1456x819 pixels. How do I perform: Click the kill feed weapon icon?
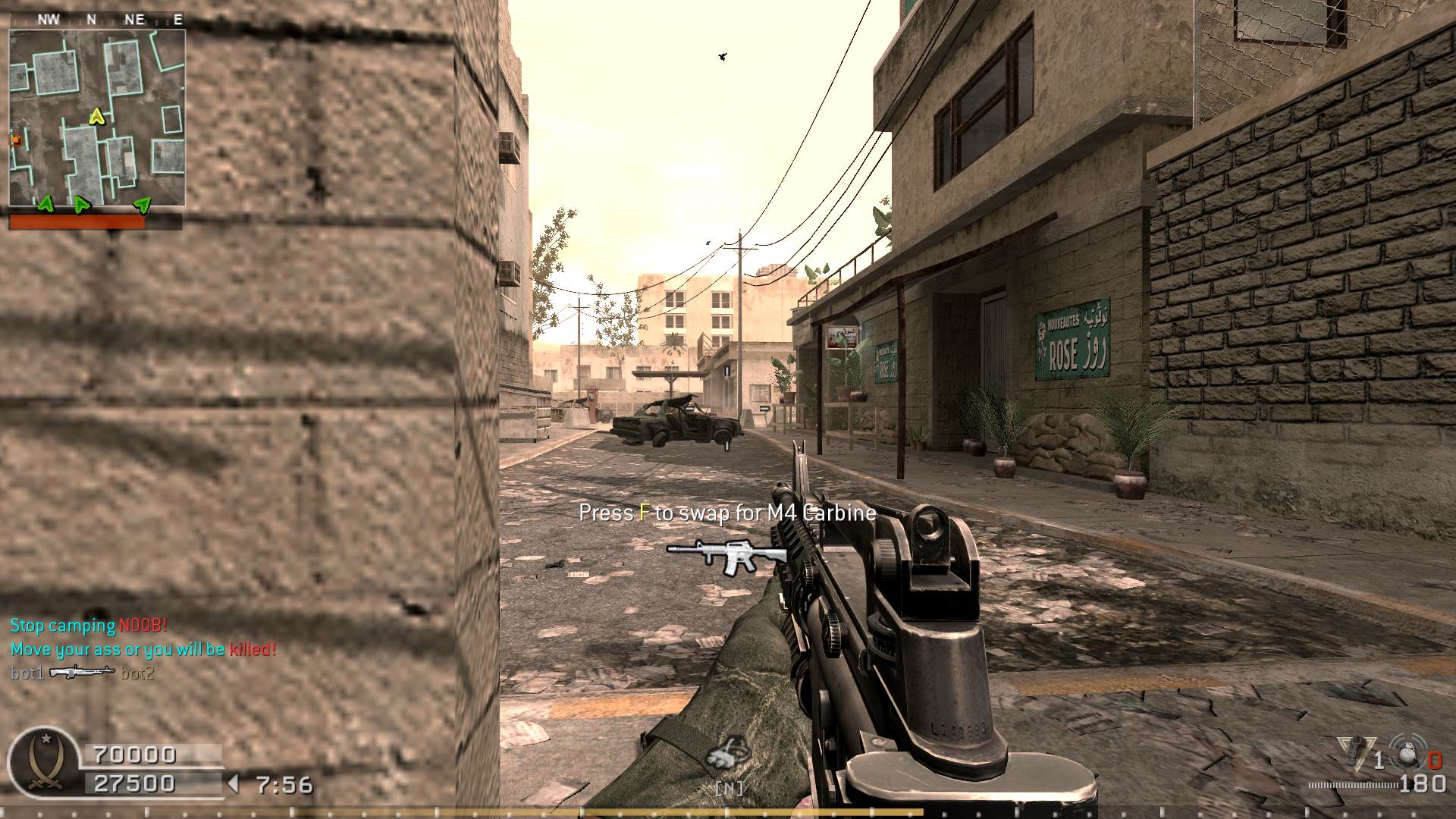click(x=82, y=672)
